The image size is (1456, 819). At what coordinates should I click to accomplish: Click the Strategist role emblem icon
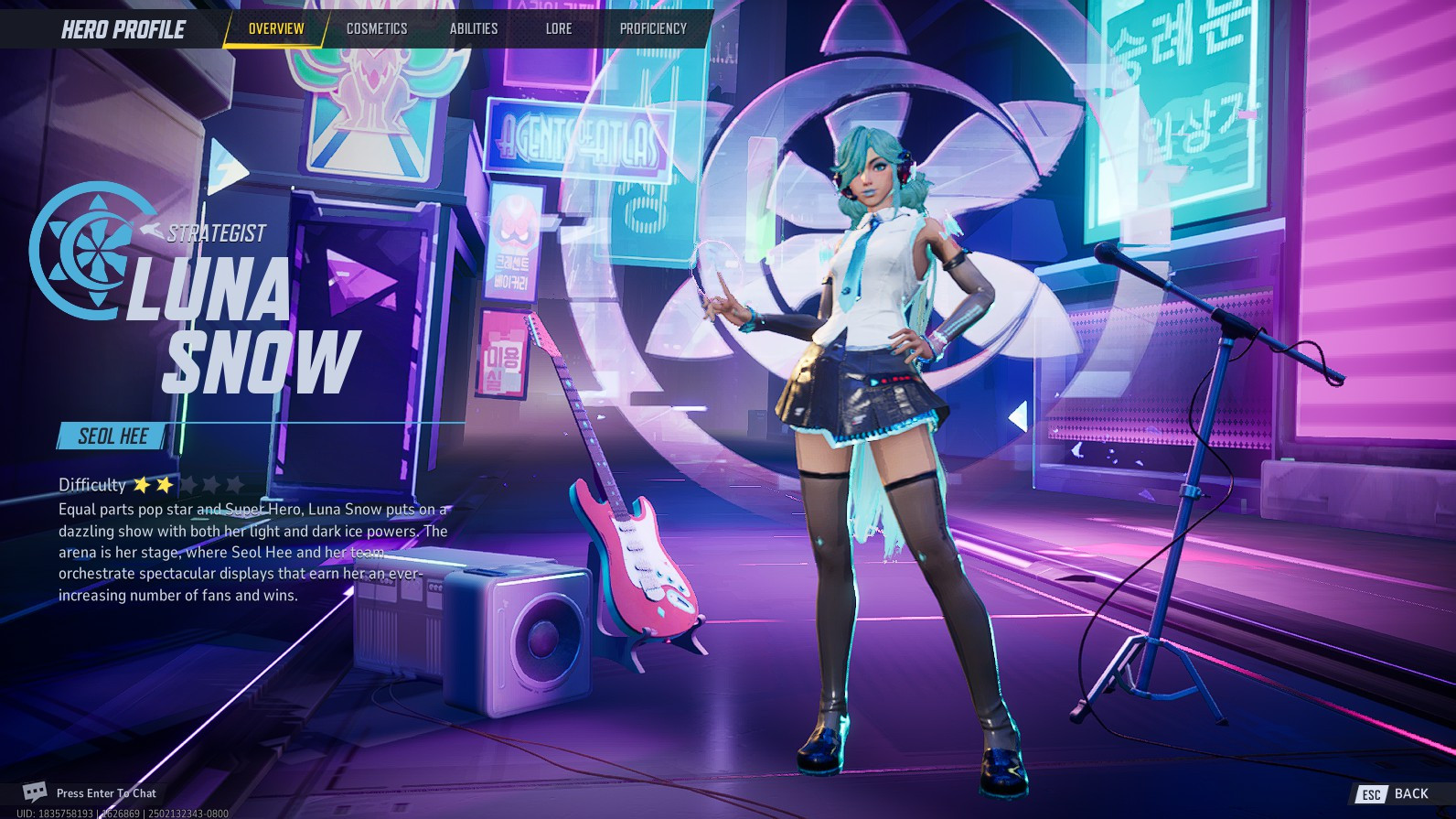89,249
